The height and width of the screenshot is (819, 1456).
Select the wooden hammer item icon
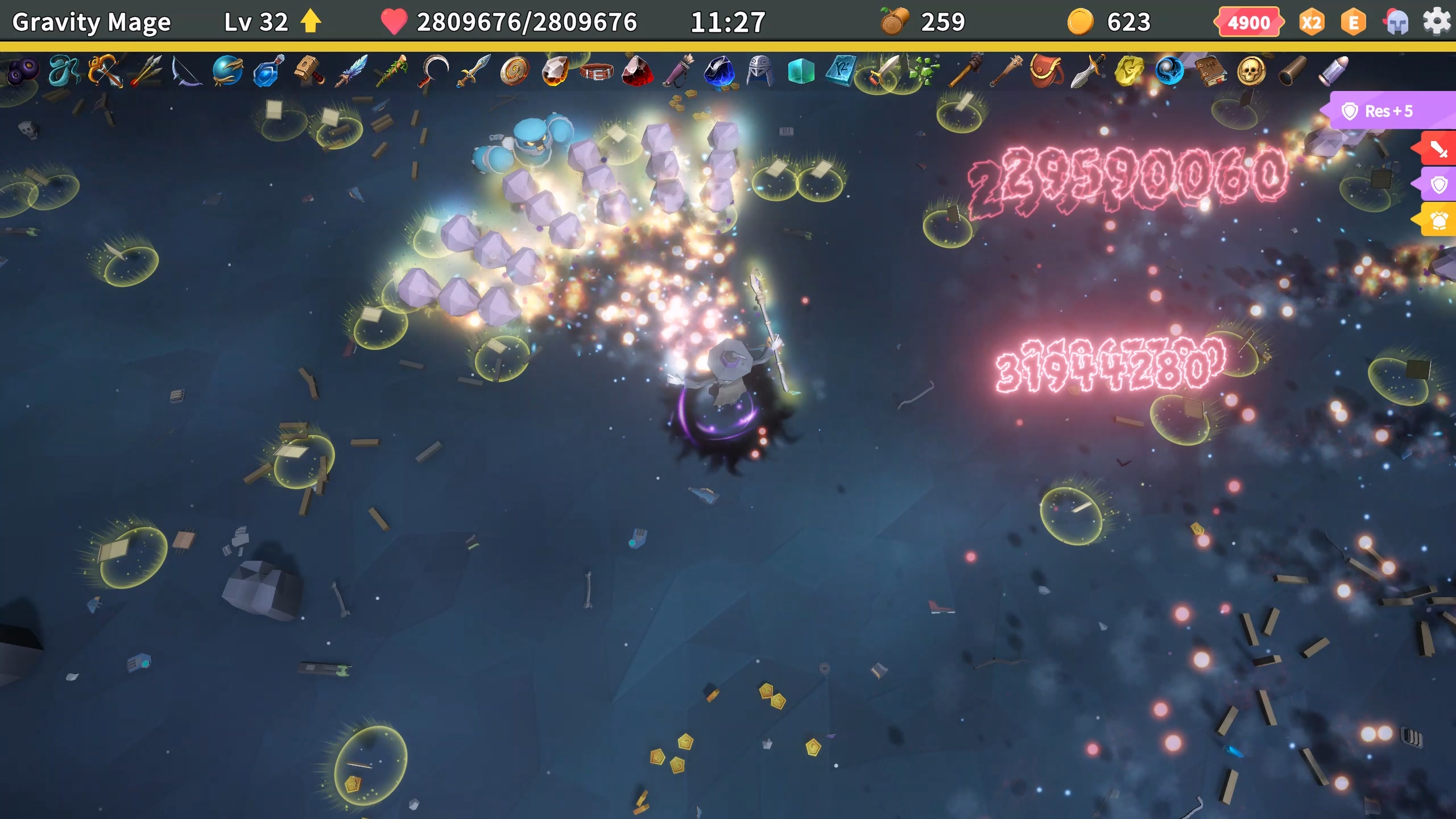[x=309, y=71]
